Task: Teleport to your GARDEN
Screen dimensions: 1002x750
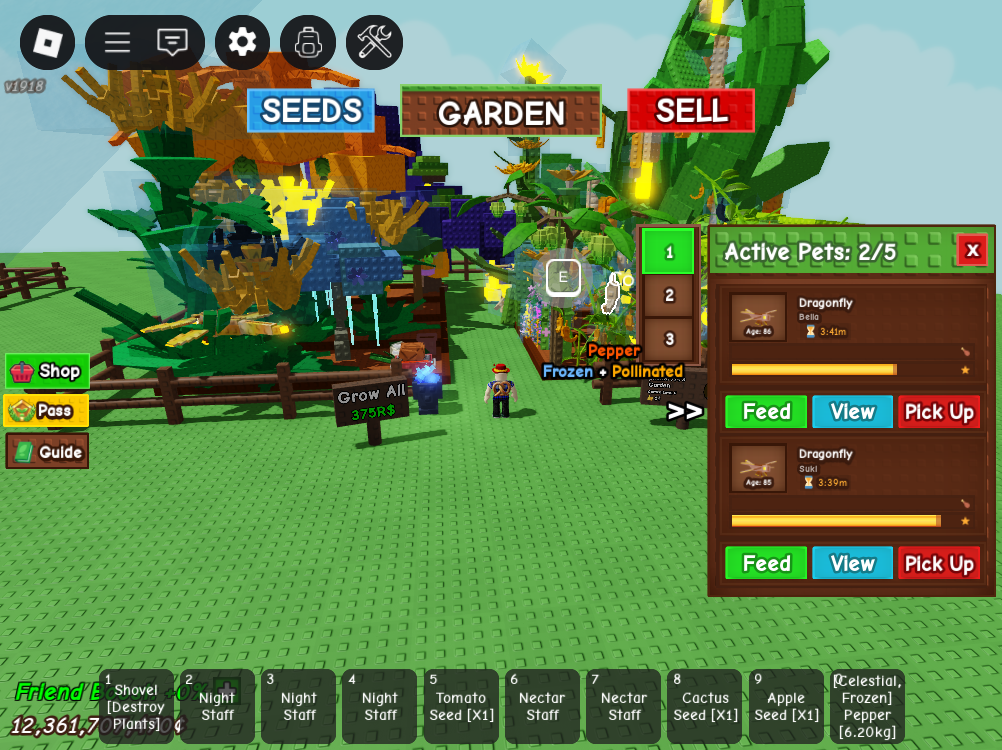Action: (500, 111)
